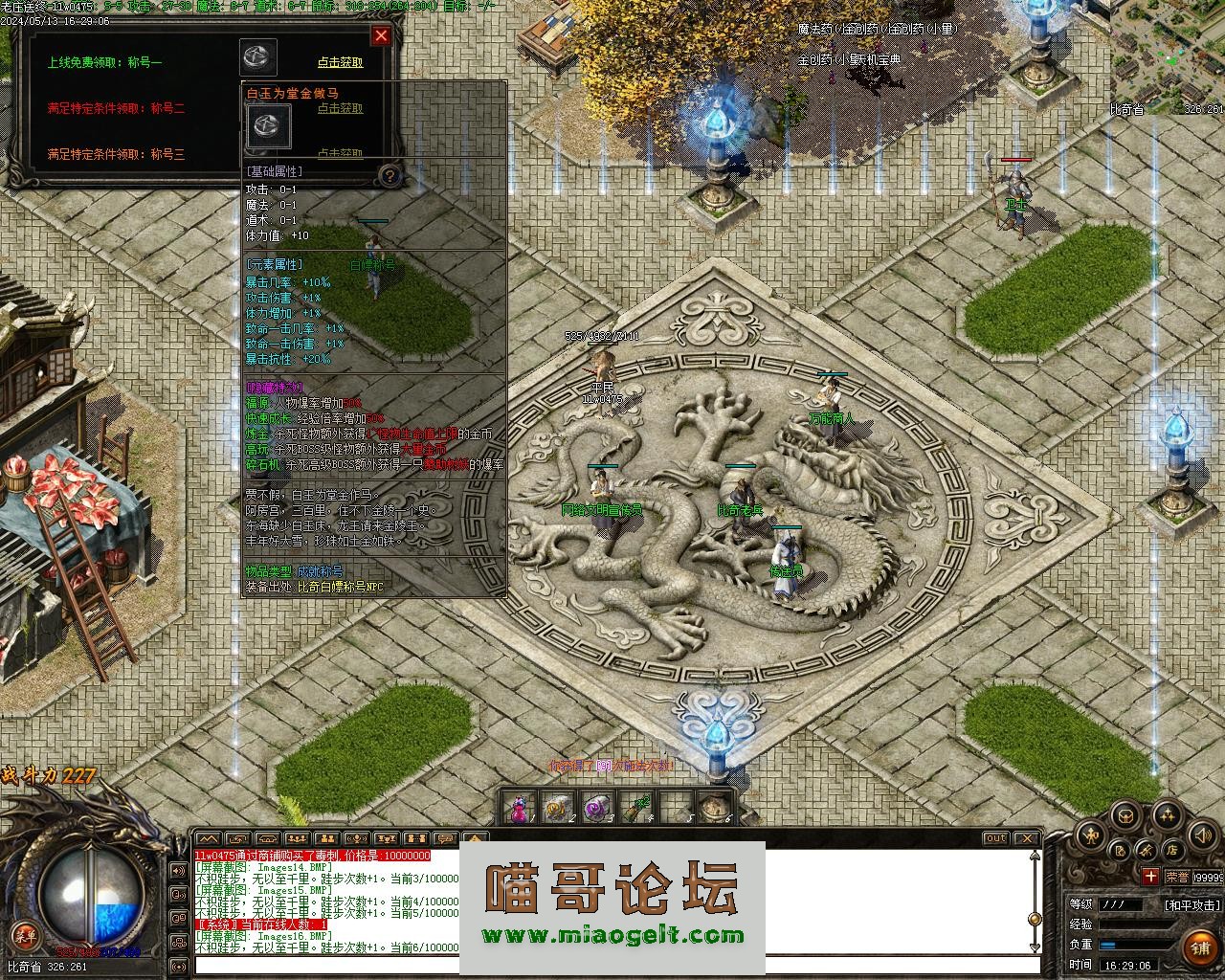The height and width of the screenshot is (980, 1225).
Task: Claim Title One via its 点击获取 link
Action: (340, 63)
